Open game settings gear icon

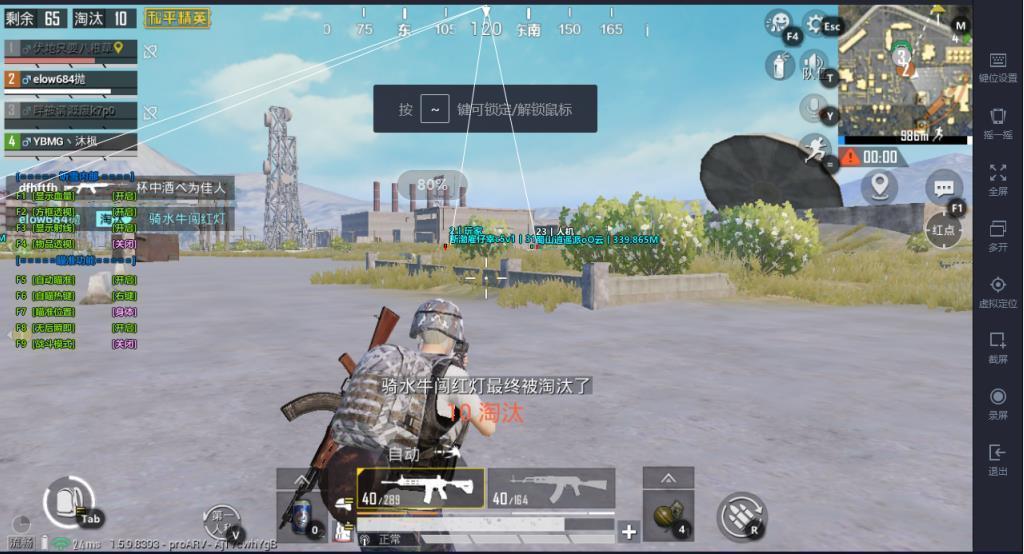(x=817, y=24)
